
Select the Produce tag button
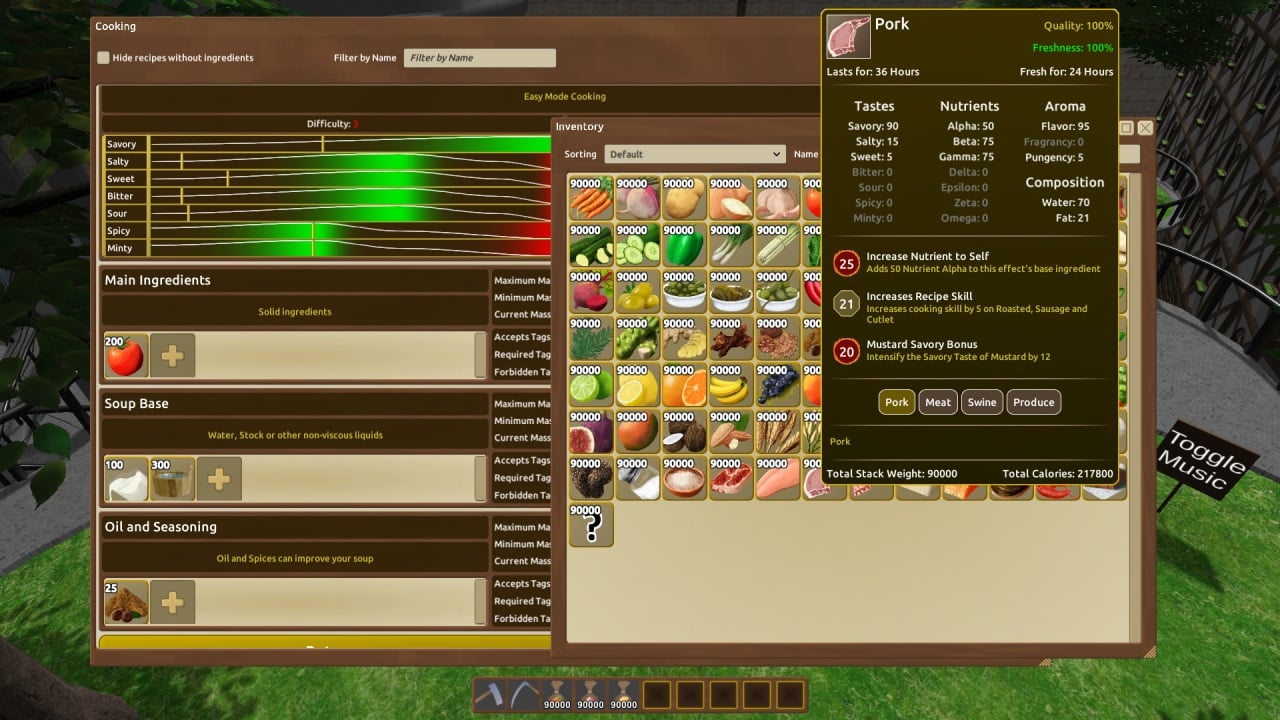[x=1033, y=402]
